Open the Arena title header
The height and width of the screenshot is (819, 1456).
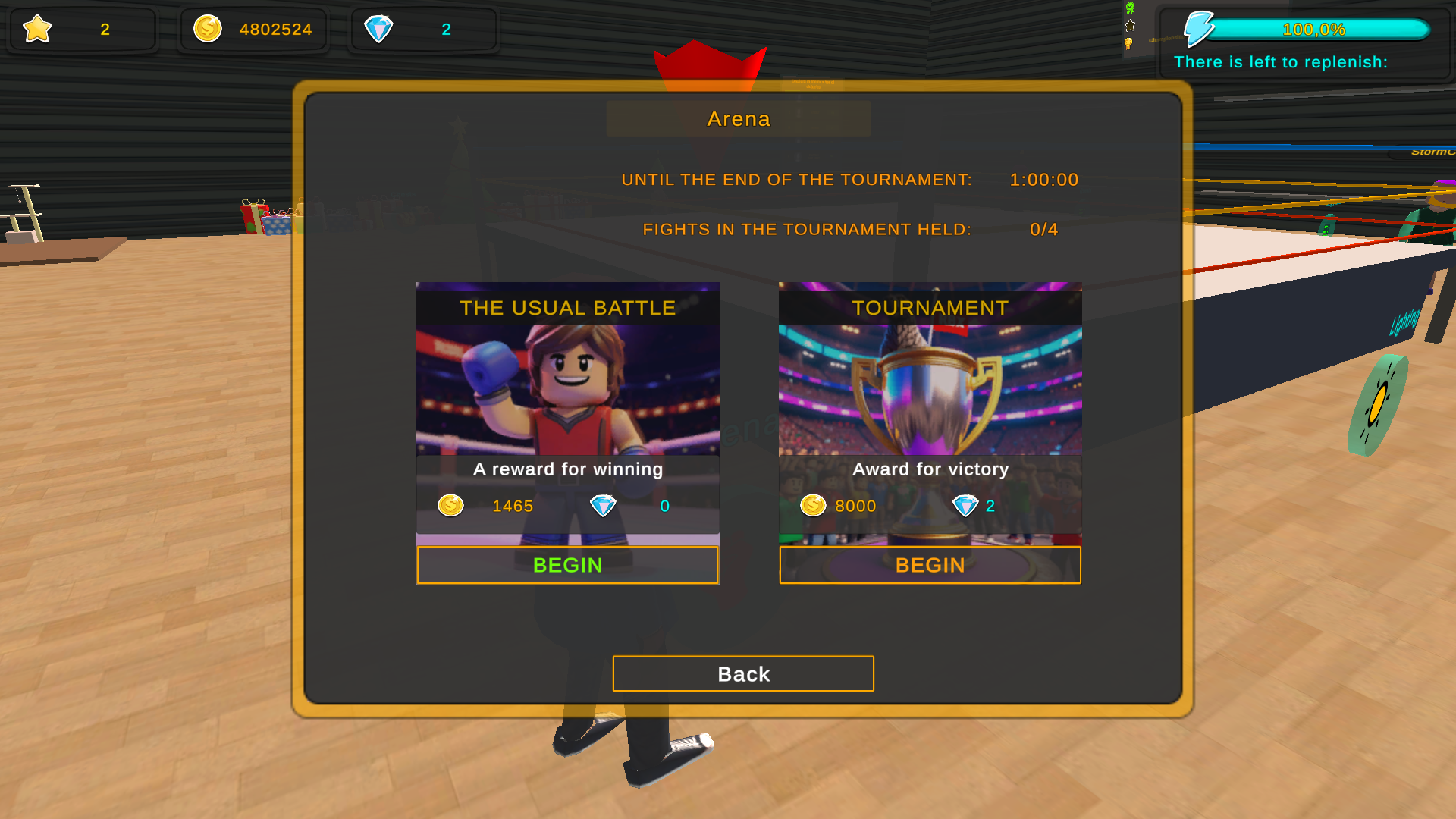(738, 118)
